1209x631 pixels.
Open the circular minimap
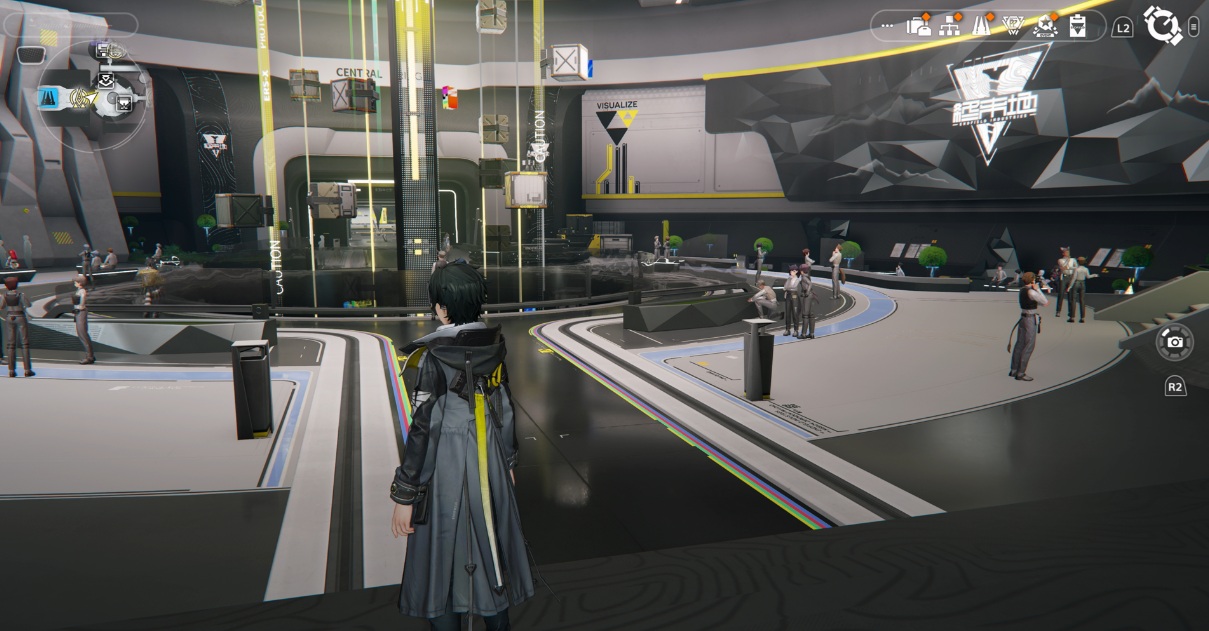[x=92, y=96]
